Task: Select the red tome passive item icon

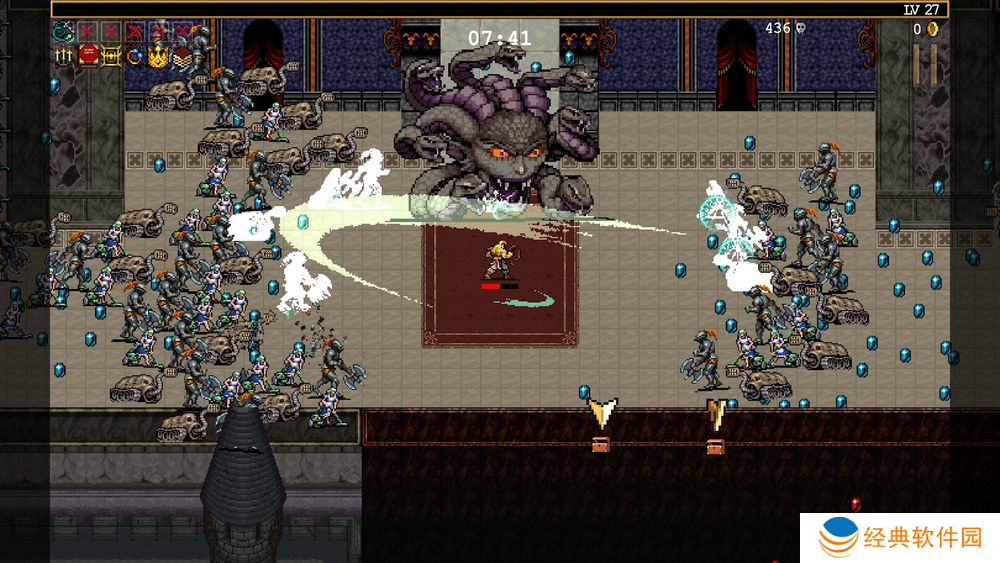Action: 88,57
